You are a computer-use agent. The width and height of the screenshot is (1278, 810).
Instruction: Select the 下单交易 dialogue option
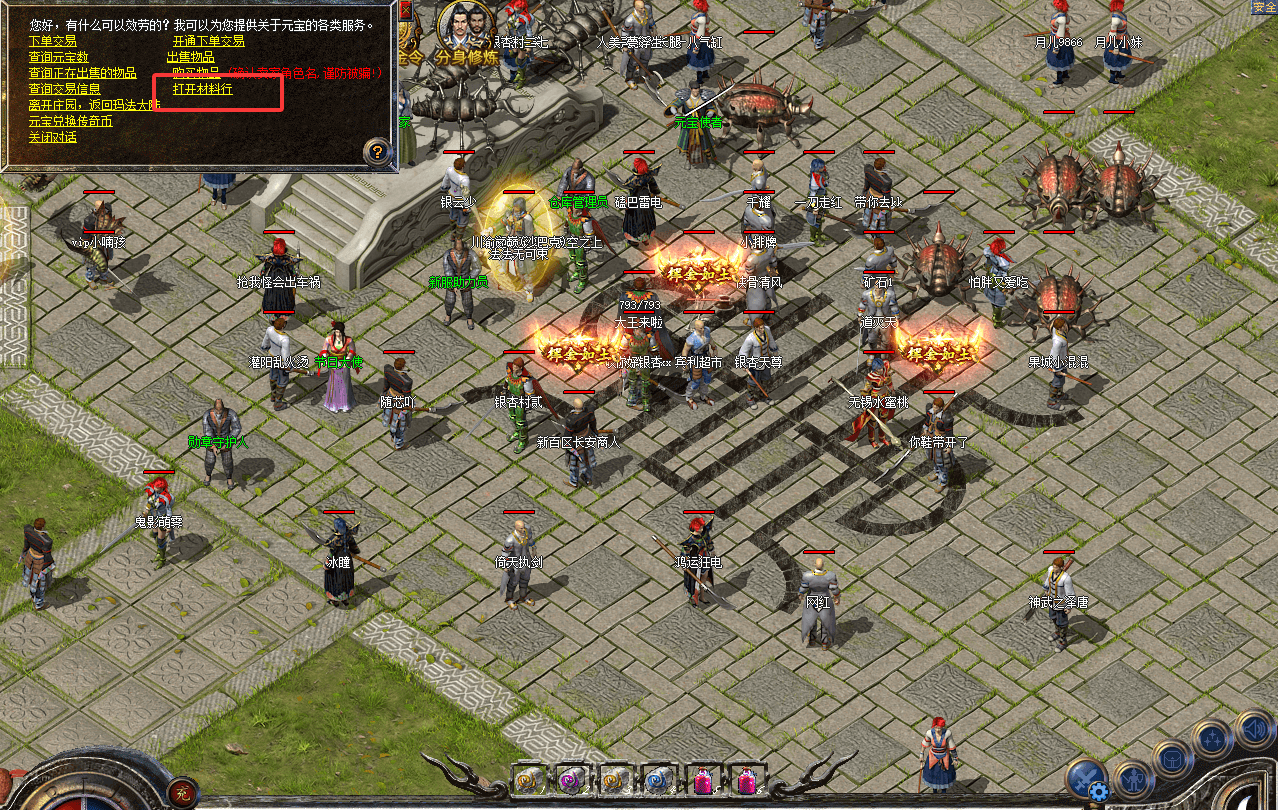[52, 41]
